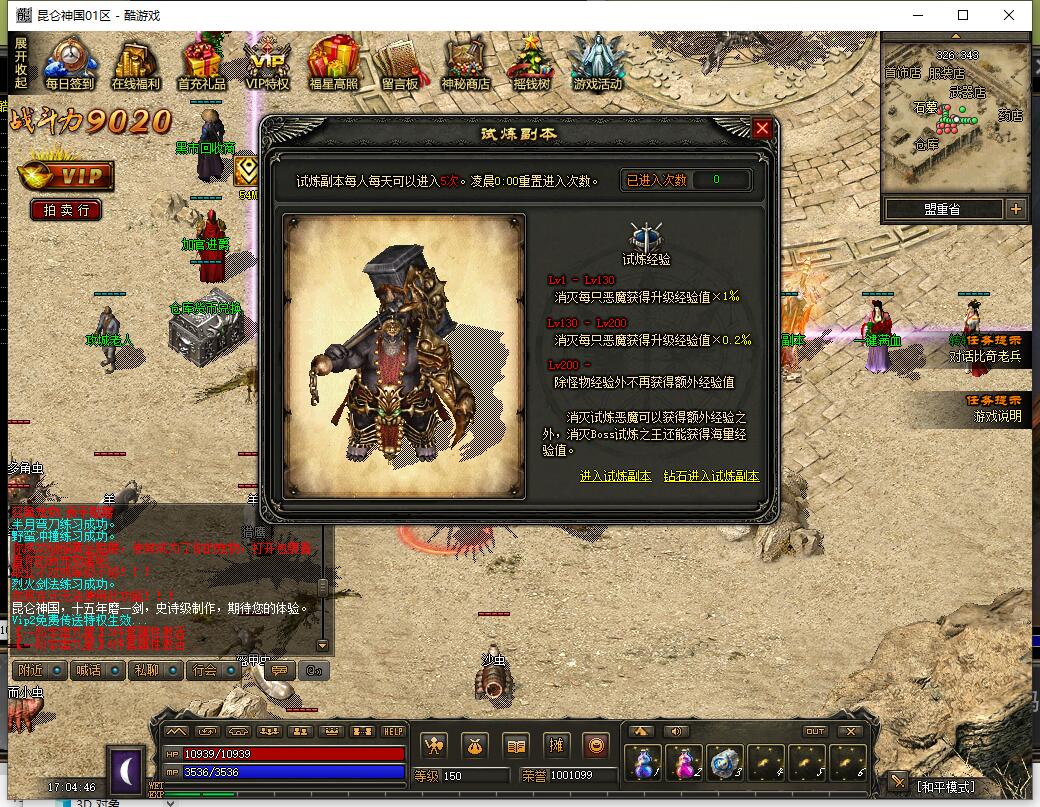
Task: Open the 首充礼品 first-recharge gift
Action: [202, 65]
